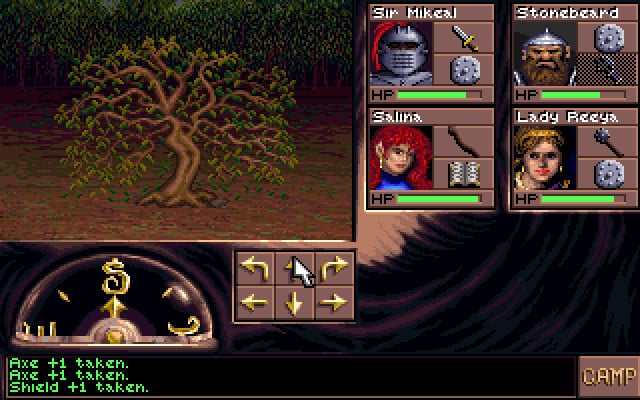Attack with Lady Reeya's mace
Image resolution: width=640 pixels, height=400 pixels.
[608, 141]
